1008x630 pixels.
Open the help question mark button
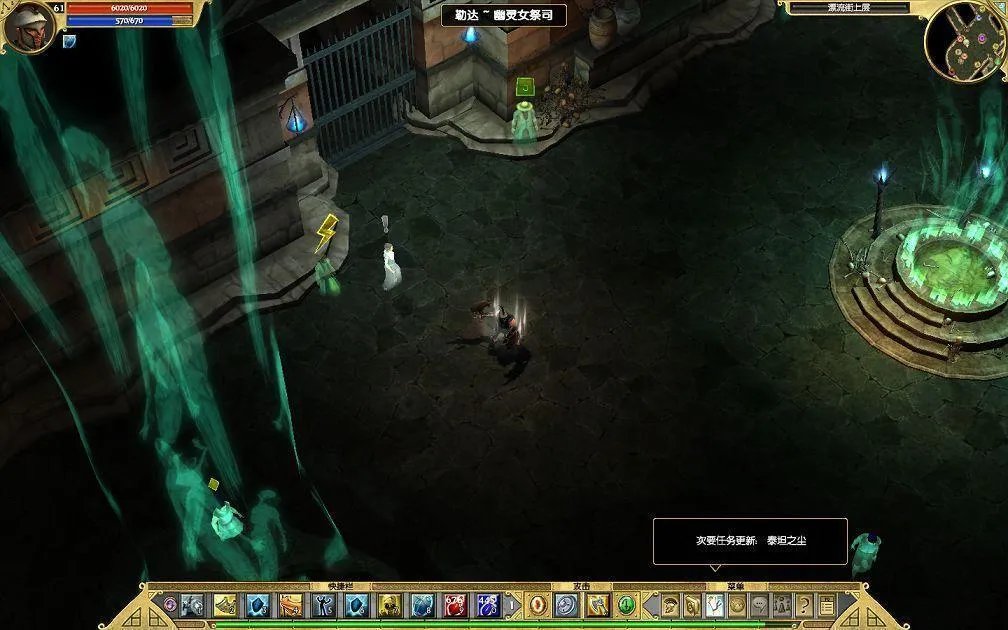click(804, 605)
